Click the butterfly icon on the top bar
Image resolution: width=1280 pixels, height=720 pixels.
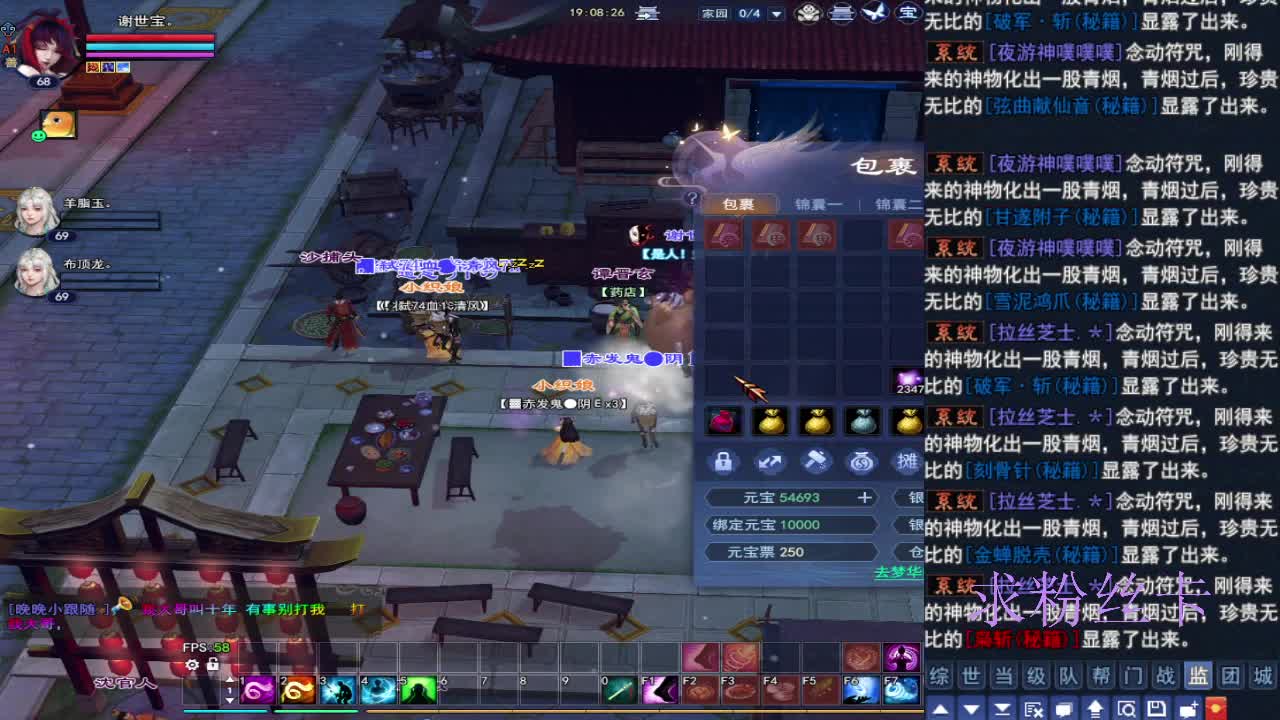pyautogui.click(x=876, y=13)
